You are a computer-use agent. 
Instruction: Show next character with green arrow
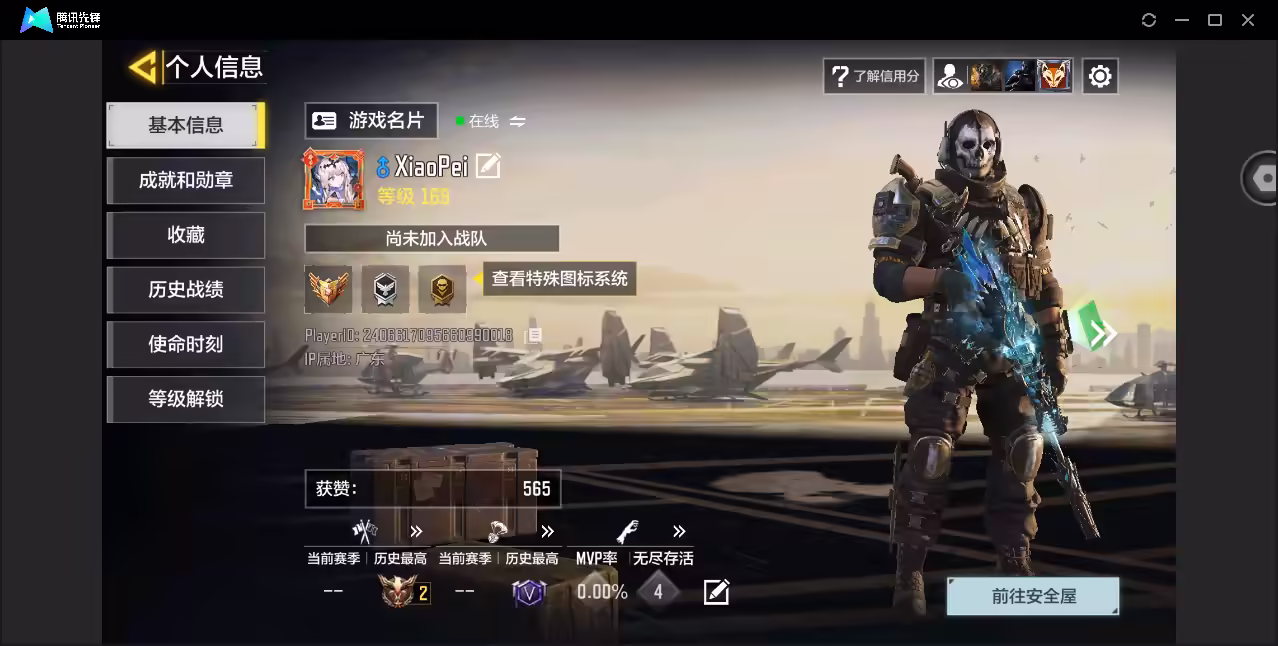point(1102,333)
